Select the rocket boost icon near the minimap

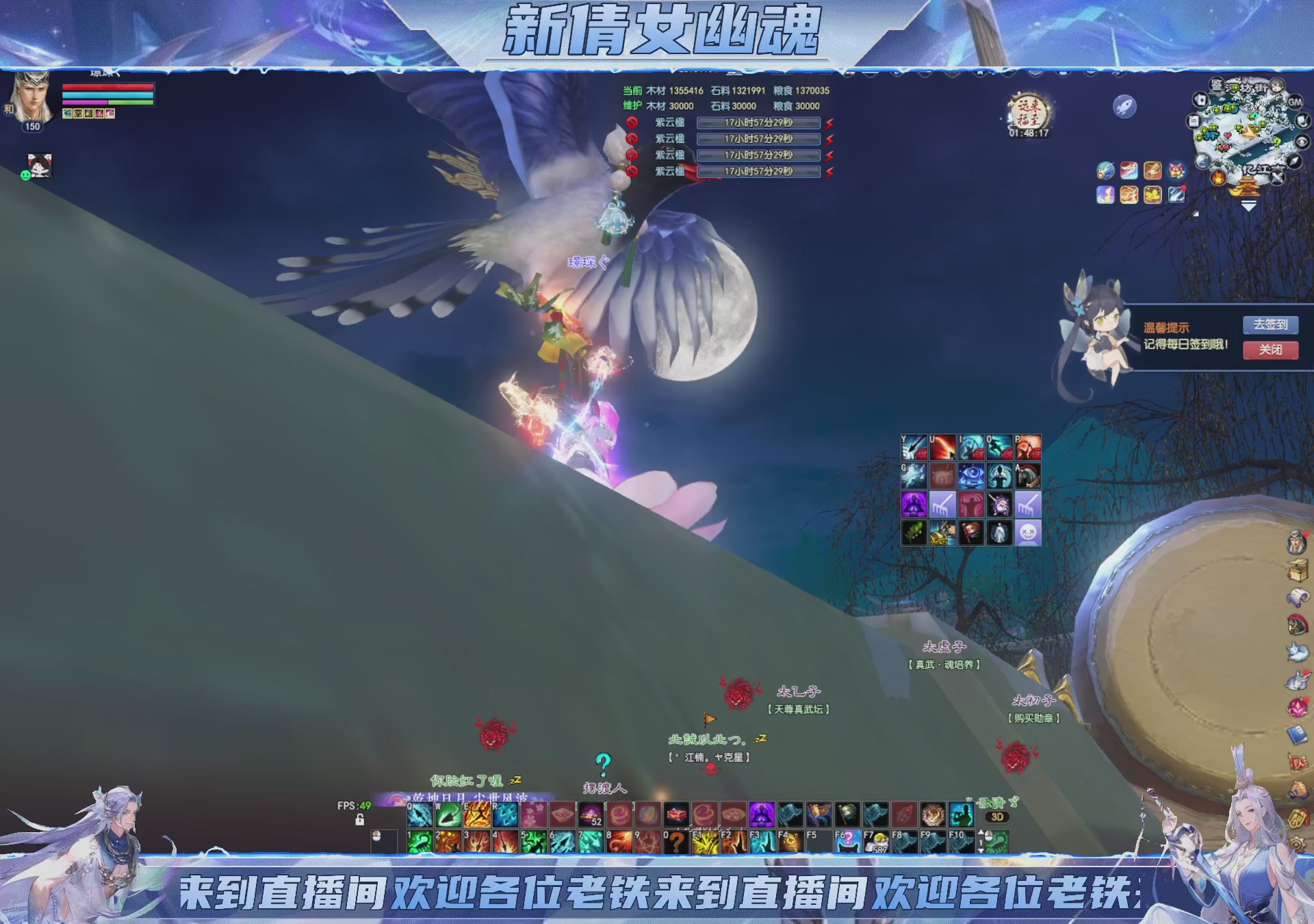[1124, 107]
